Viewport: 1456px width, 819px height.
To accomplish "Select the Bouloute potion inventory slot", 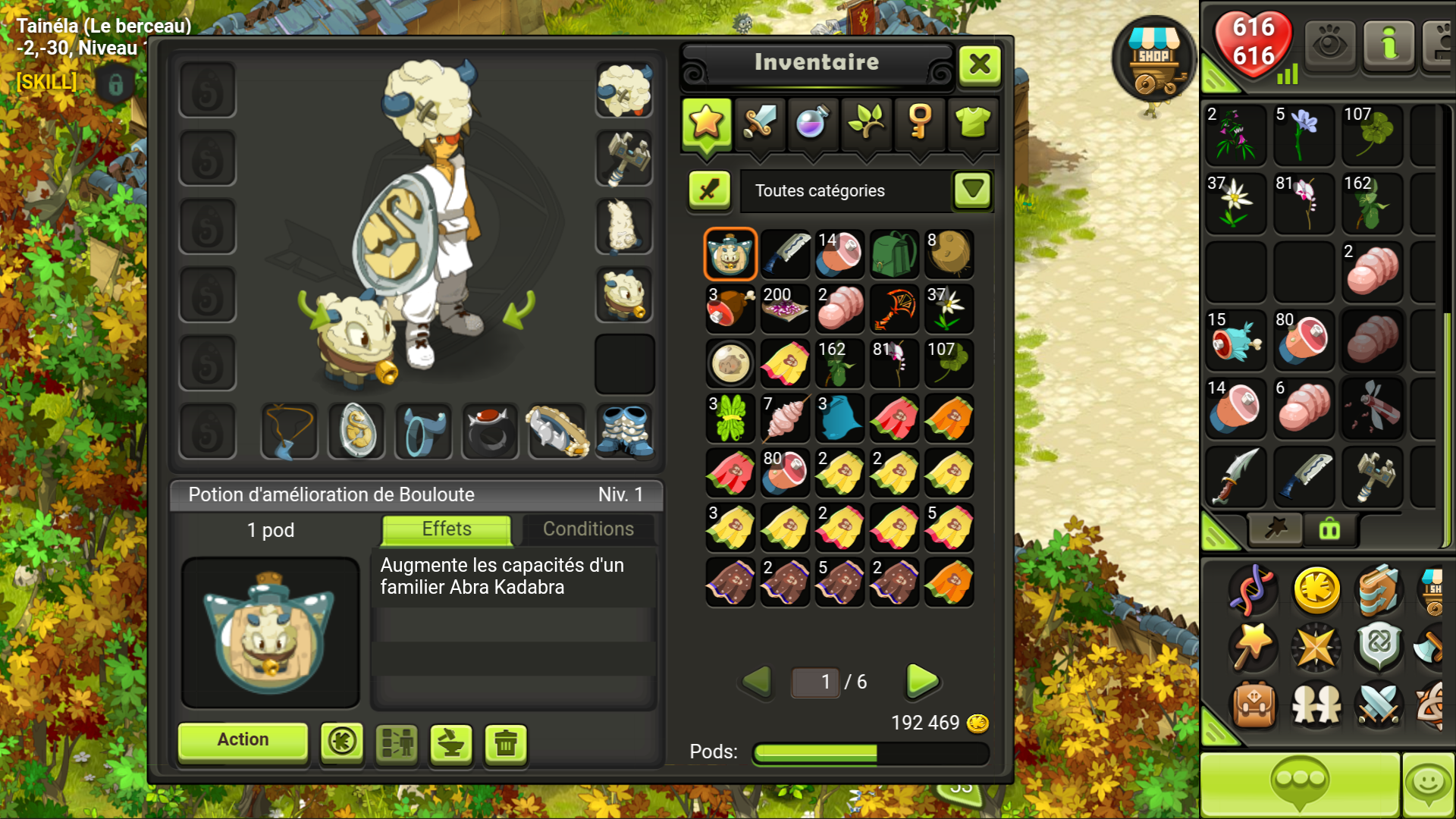I will tap(730, 254).
